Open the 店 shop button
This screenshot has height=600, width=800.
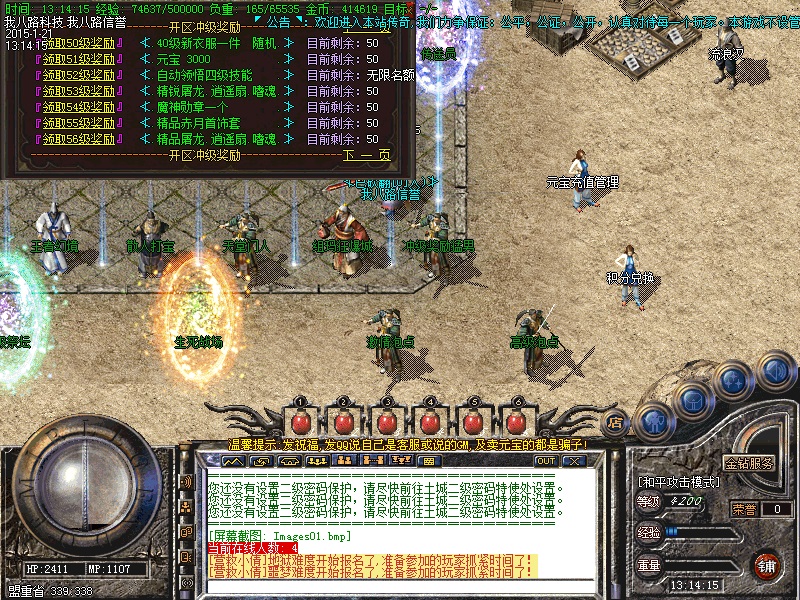pos(616,422)
